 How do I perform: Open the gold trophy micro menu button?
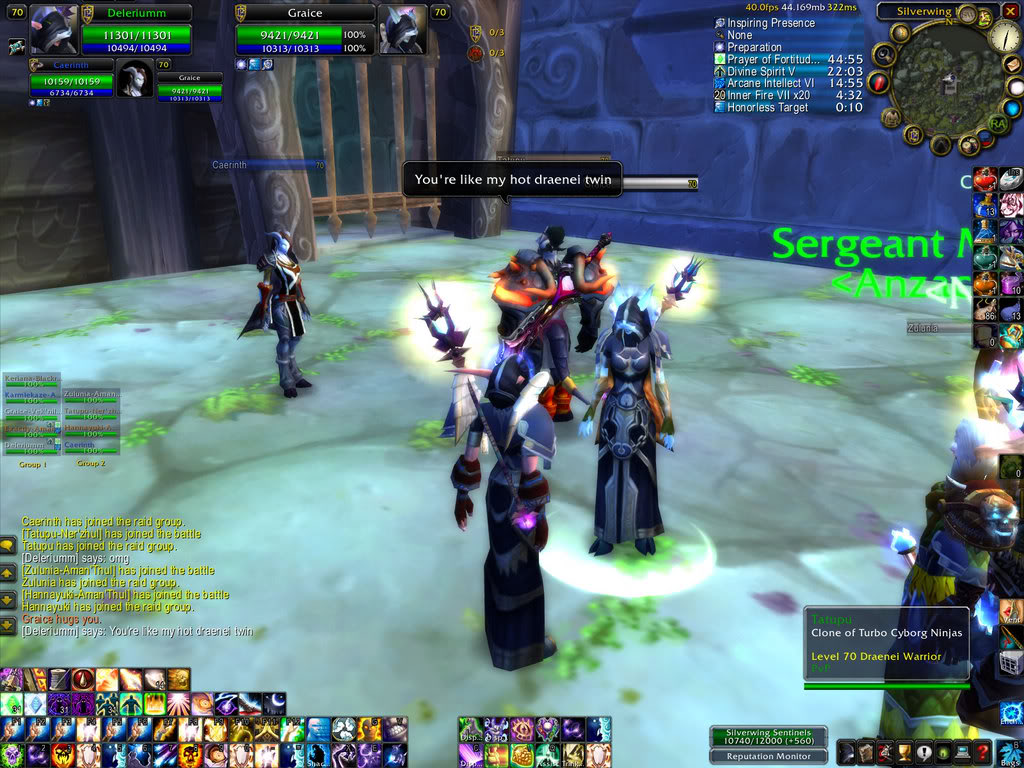(x=905, y=752)
